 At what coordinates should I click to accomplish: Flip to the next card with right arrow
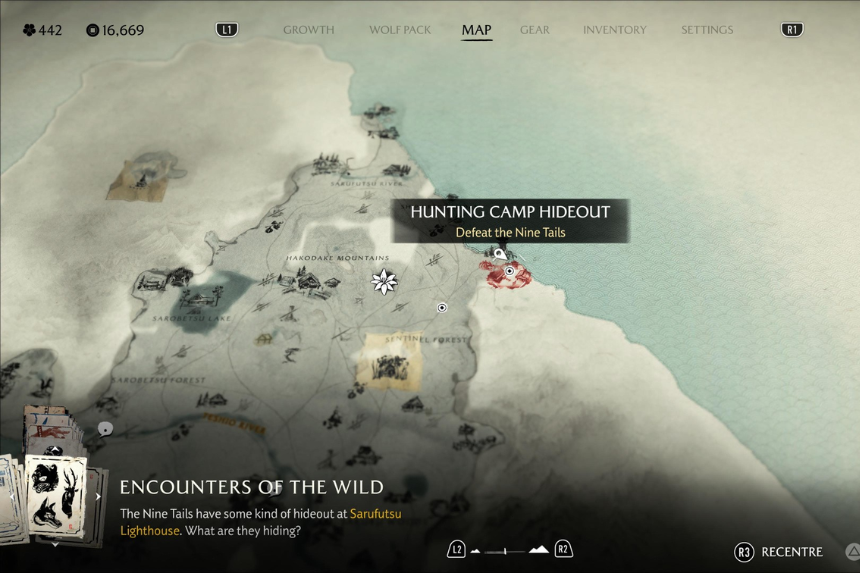(x=98, y=496)
